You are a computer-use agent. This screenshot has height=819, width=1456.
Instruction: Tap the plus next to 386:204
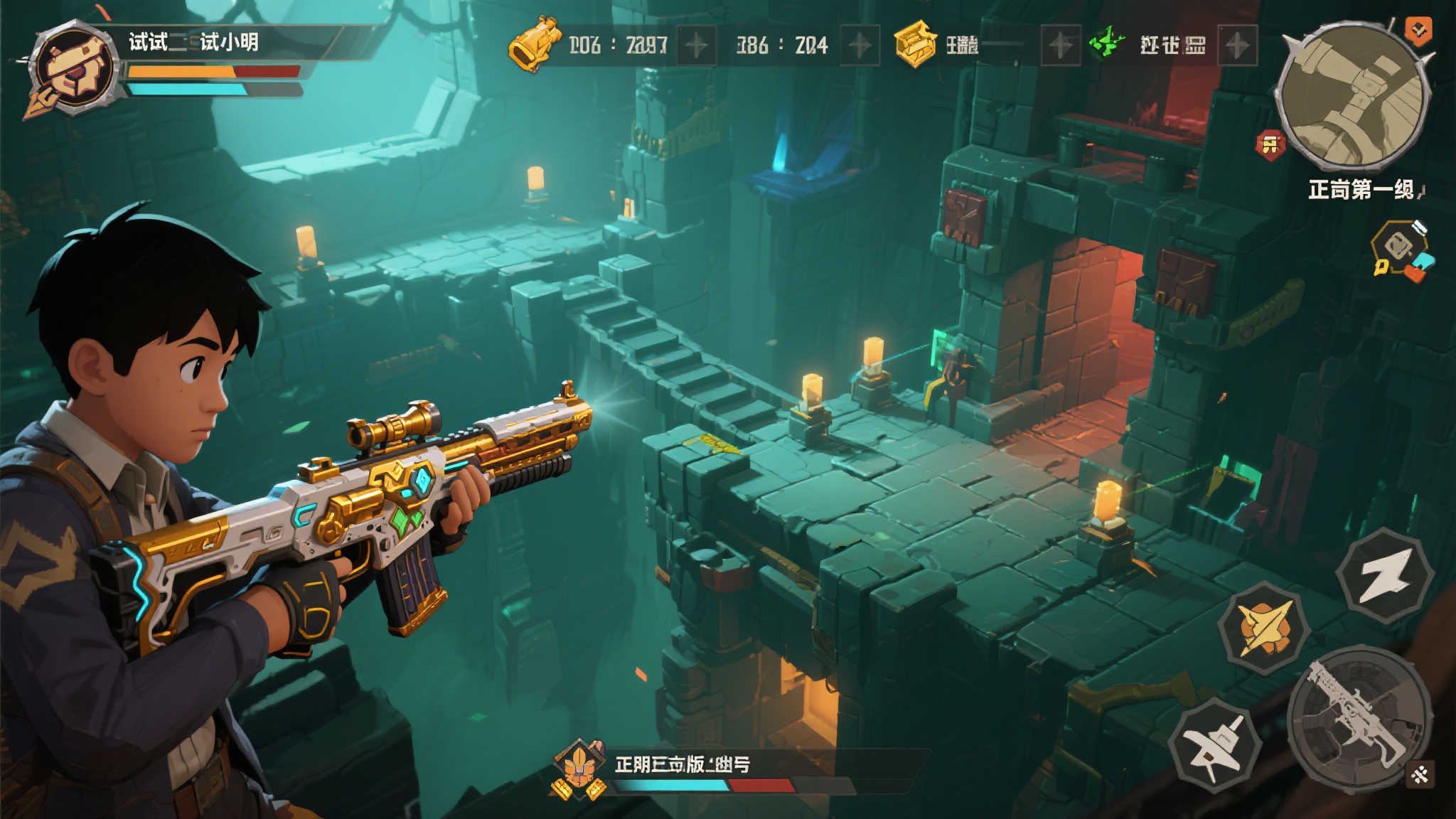(x=860, y=45)
